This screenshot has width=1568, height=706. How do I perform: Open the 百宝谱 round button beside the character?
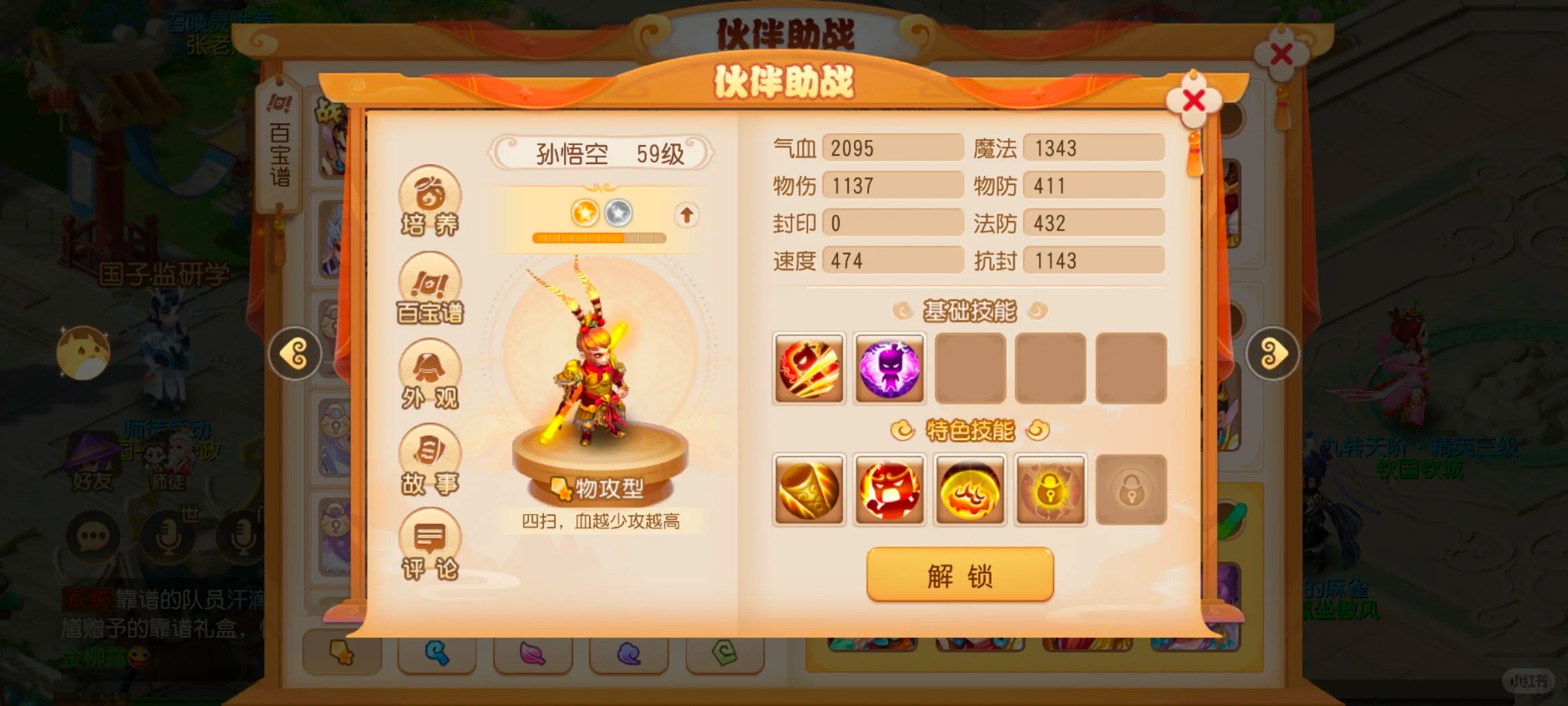[x=430, y=289]
